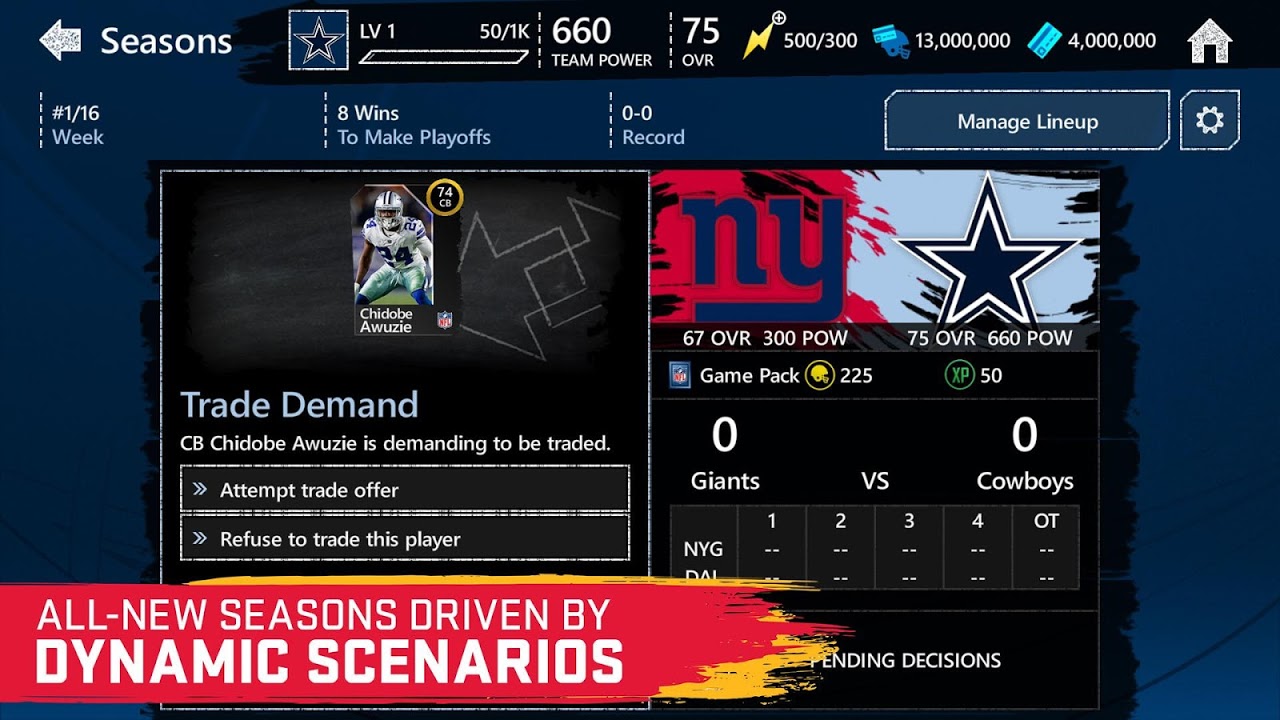Tap the back arrow next to Seasons

pos(59,41)
